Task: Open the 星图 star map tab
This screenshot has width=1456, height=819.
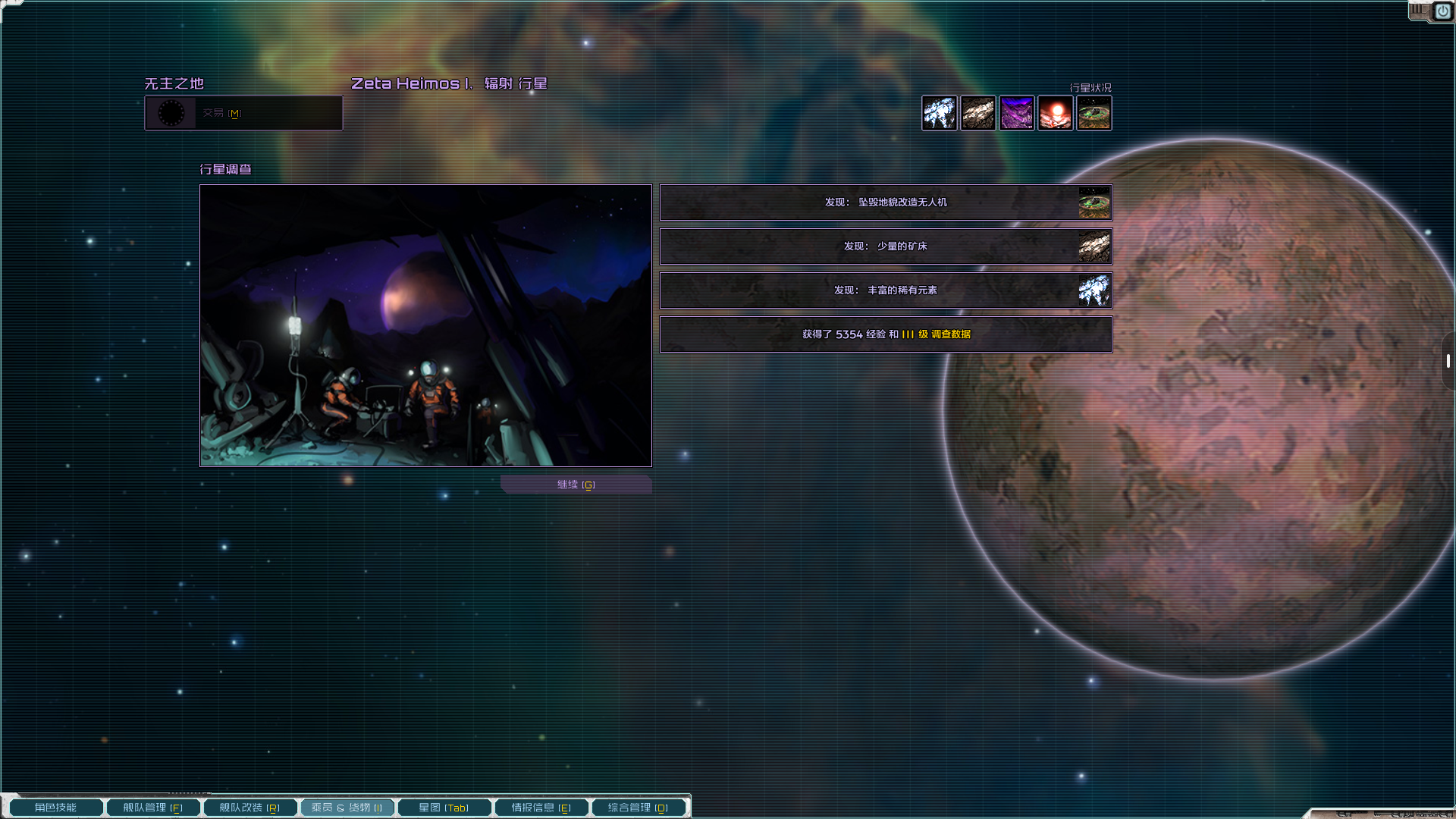Action: click(444, 808)
